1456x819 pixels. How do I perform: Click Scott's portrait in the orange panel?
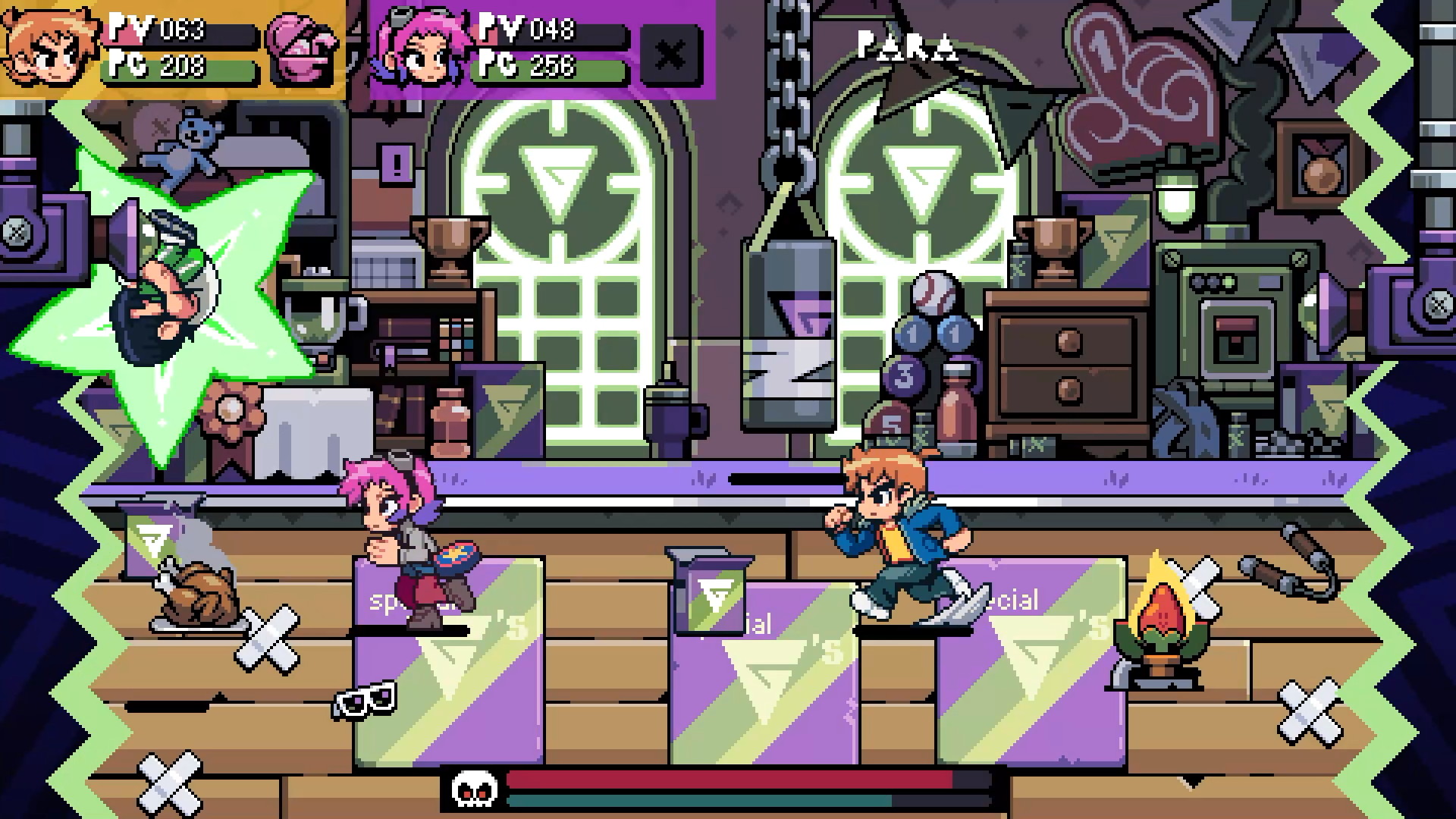(x=49, y=47)
